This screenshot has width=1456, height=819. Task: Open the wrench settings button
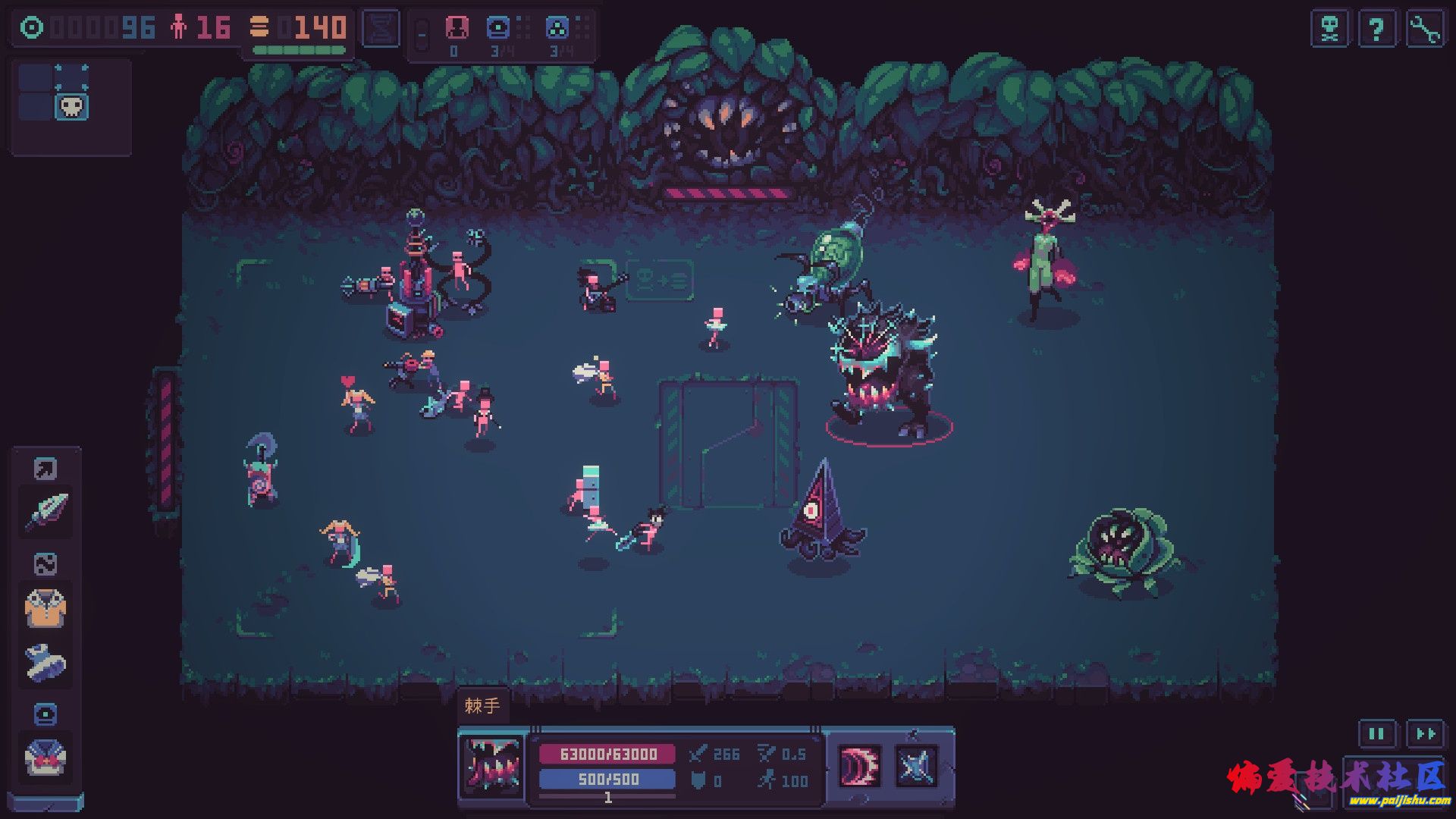pyautogui.click(x=1424, y=30)
